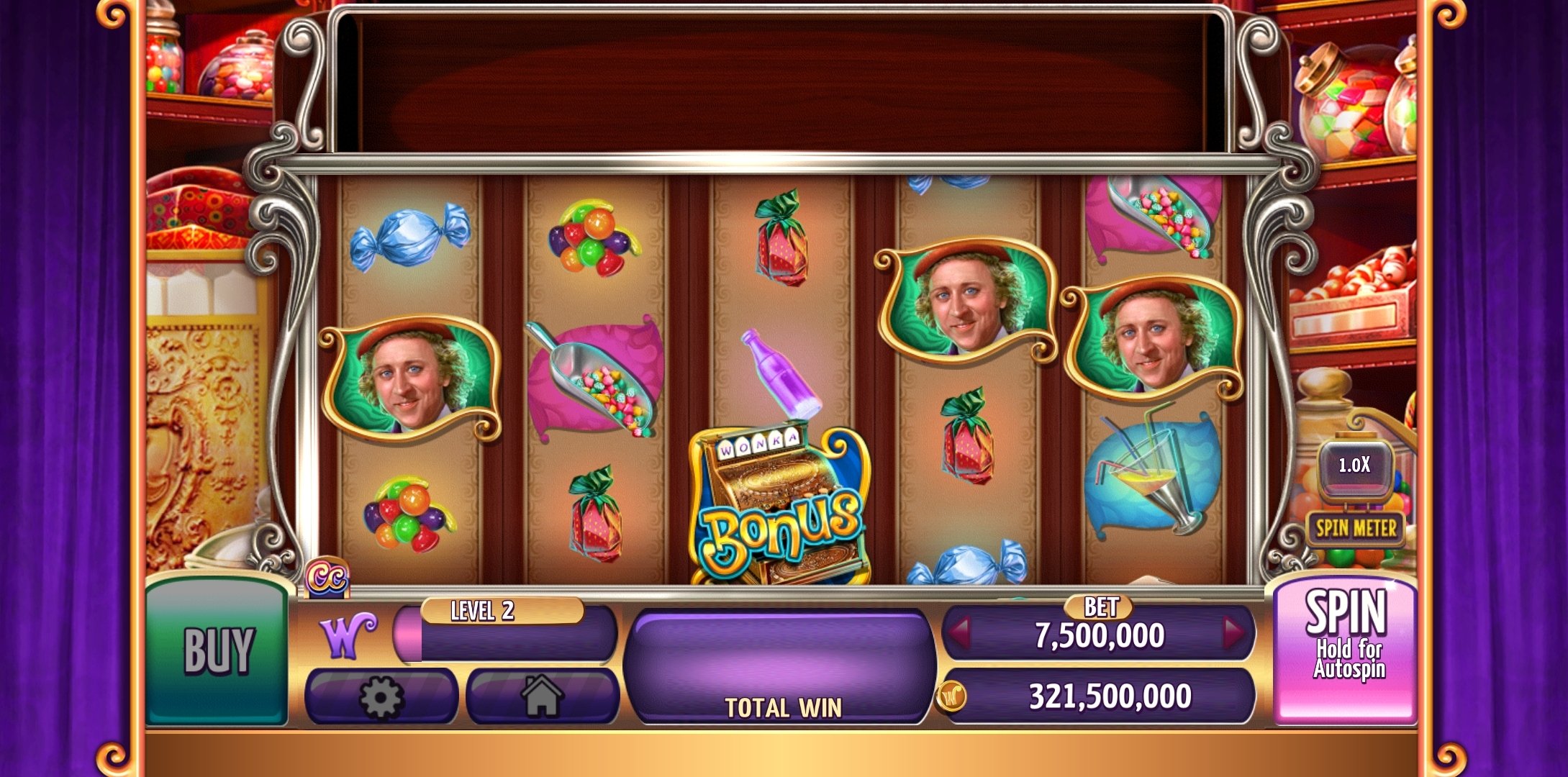Click the gold coin balance icon
This screenshot has width=1568, height=777.
tap(951, 696)
